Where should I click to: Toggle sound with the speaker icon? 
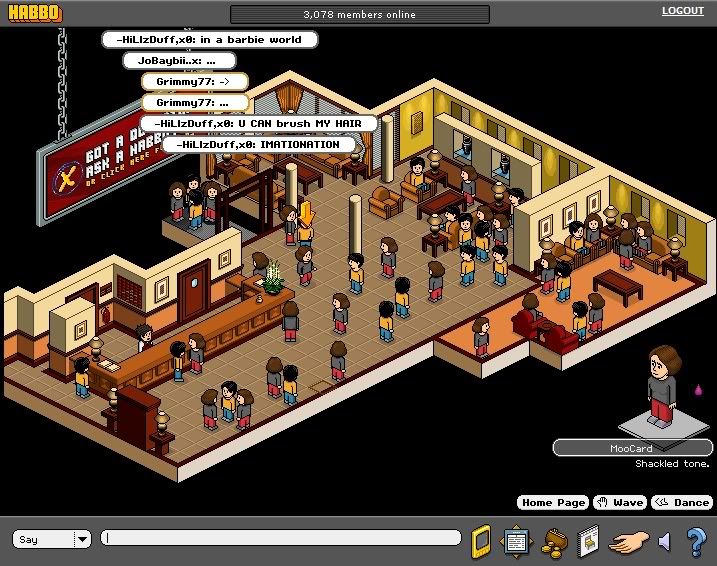[663, 541]
